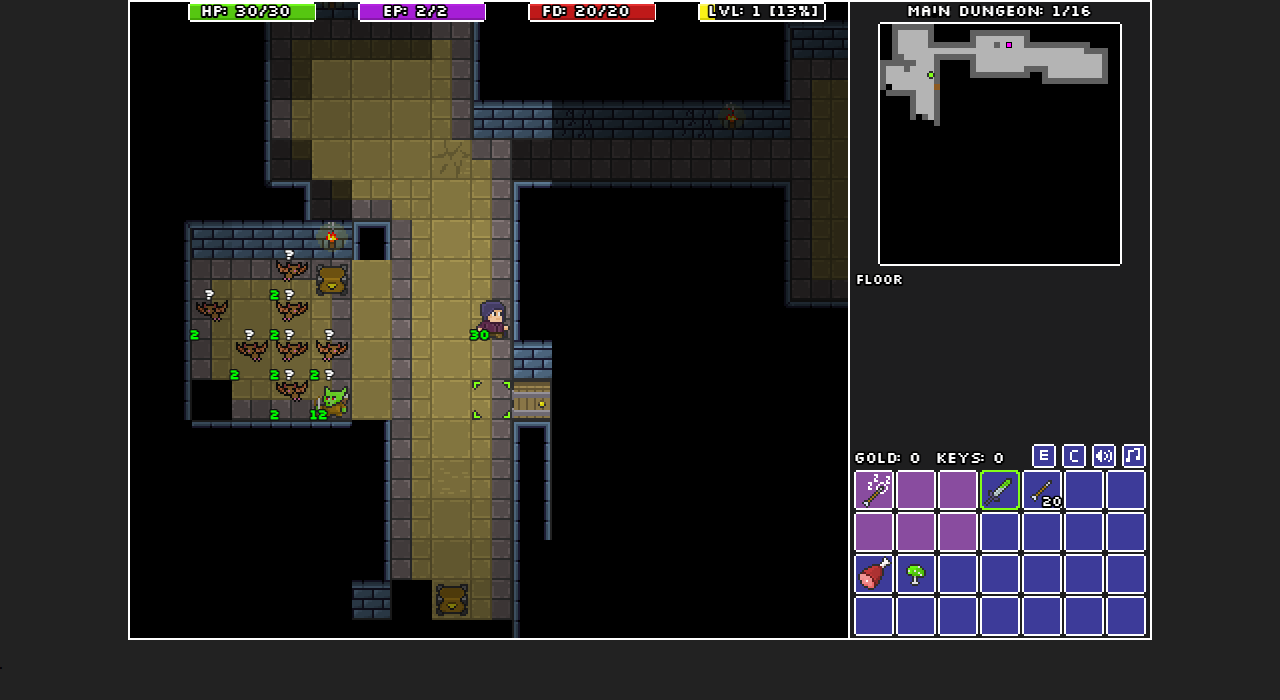This screenshot has width=1280, height=700.
Task: Use the meat item in inventory
Action: pos(874,574)
